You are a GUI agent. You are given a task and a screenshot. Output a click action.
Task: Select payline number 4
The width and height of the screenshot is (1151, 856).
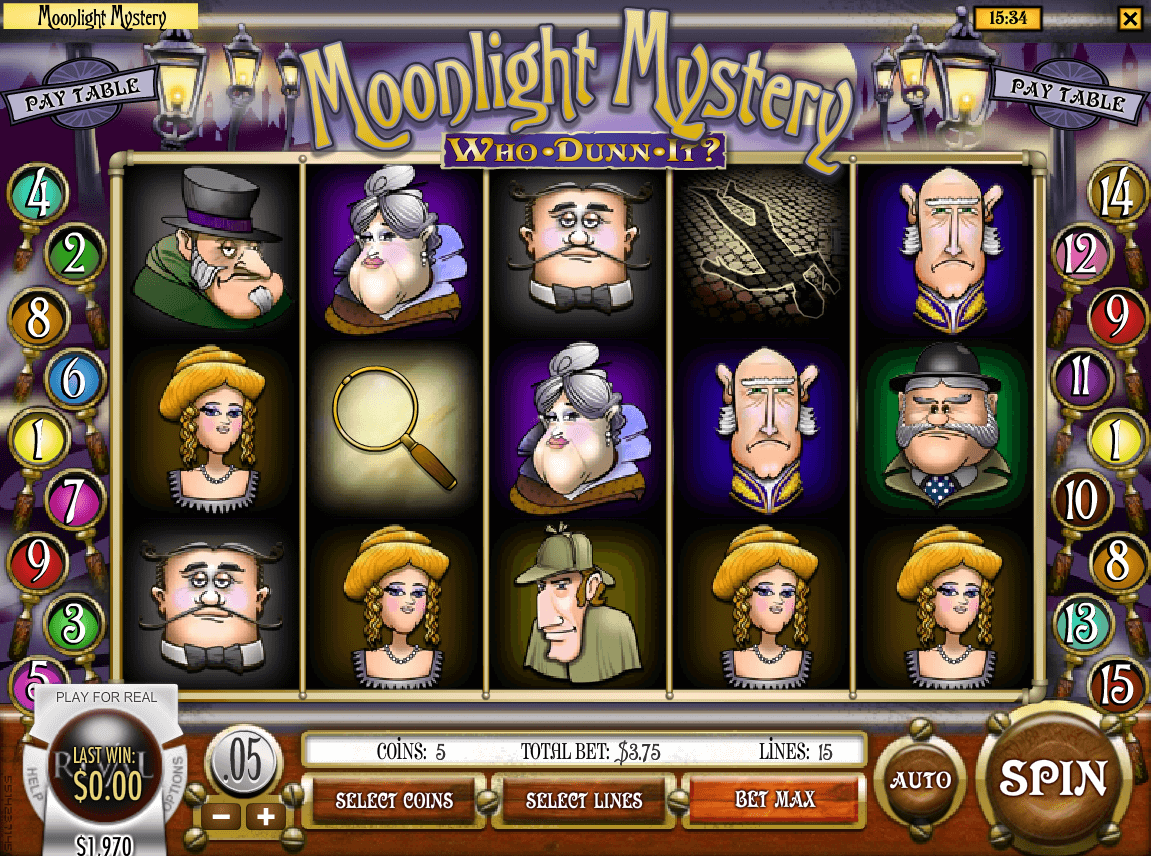coord(39,195)
